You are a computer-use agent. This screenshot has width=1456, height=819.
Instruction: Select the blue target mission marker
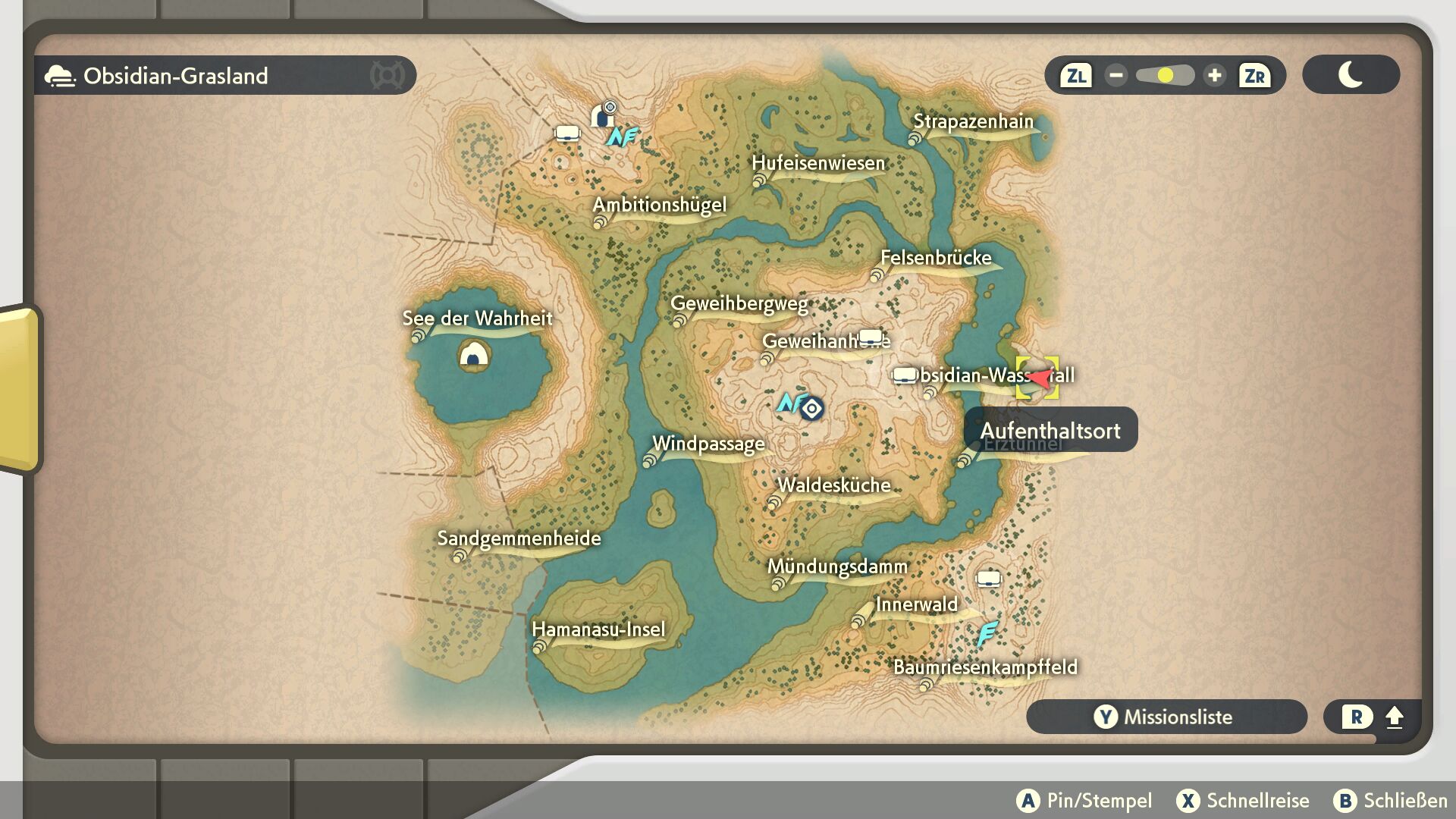[x=811, y=409]
